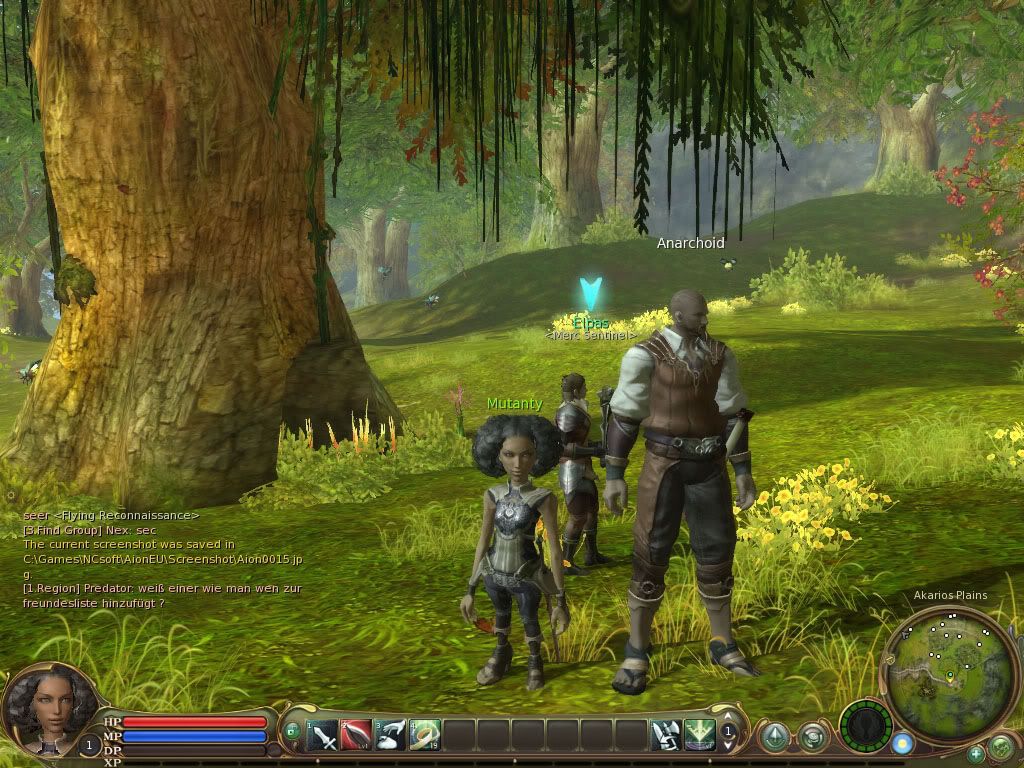The height and width of the screenshot is (768, 1024).
Task: Click the sun icon beside the minimap
Action: (902, 743)
